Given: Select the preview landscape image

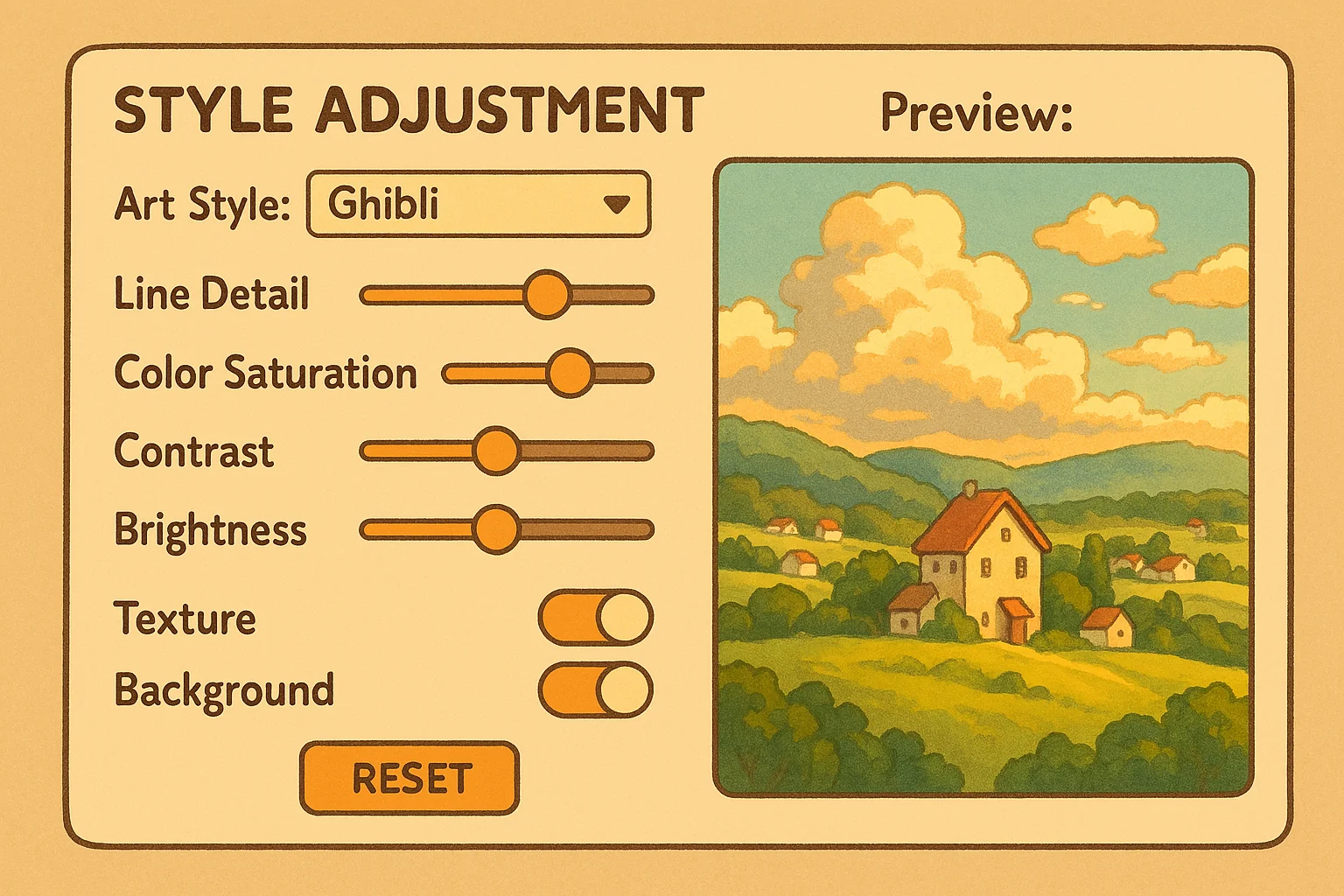Looking at the screenshot, I should tap(983, 478).
